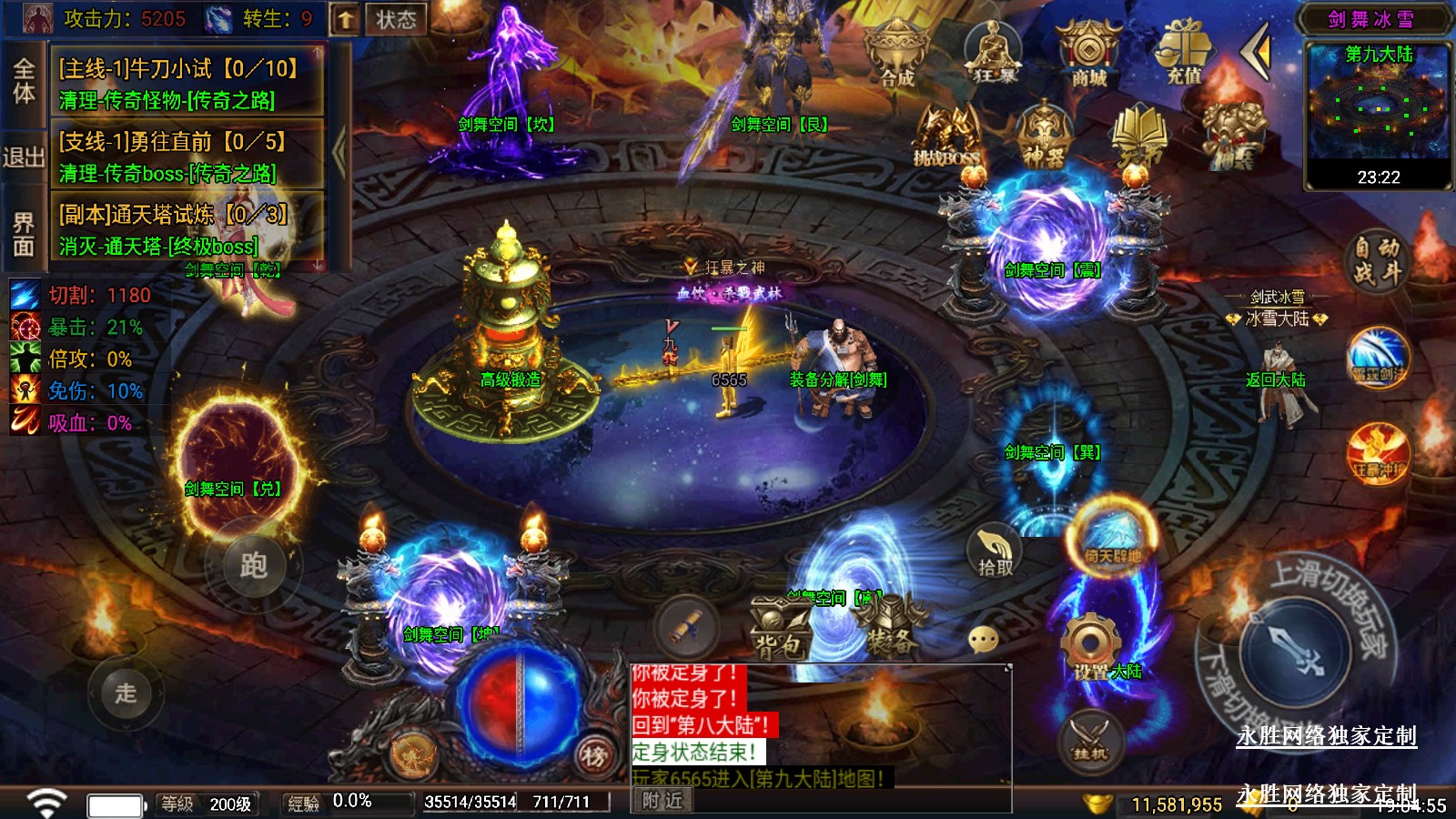Screen dimensions: 1456x819
Task: Tap the 拾取 pickup button
Action: [995, 551]
